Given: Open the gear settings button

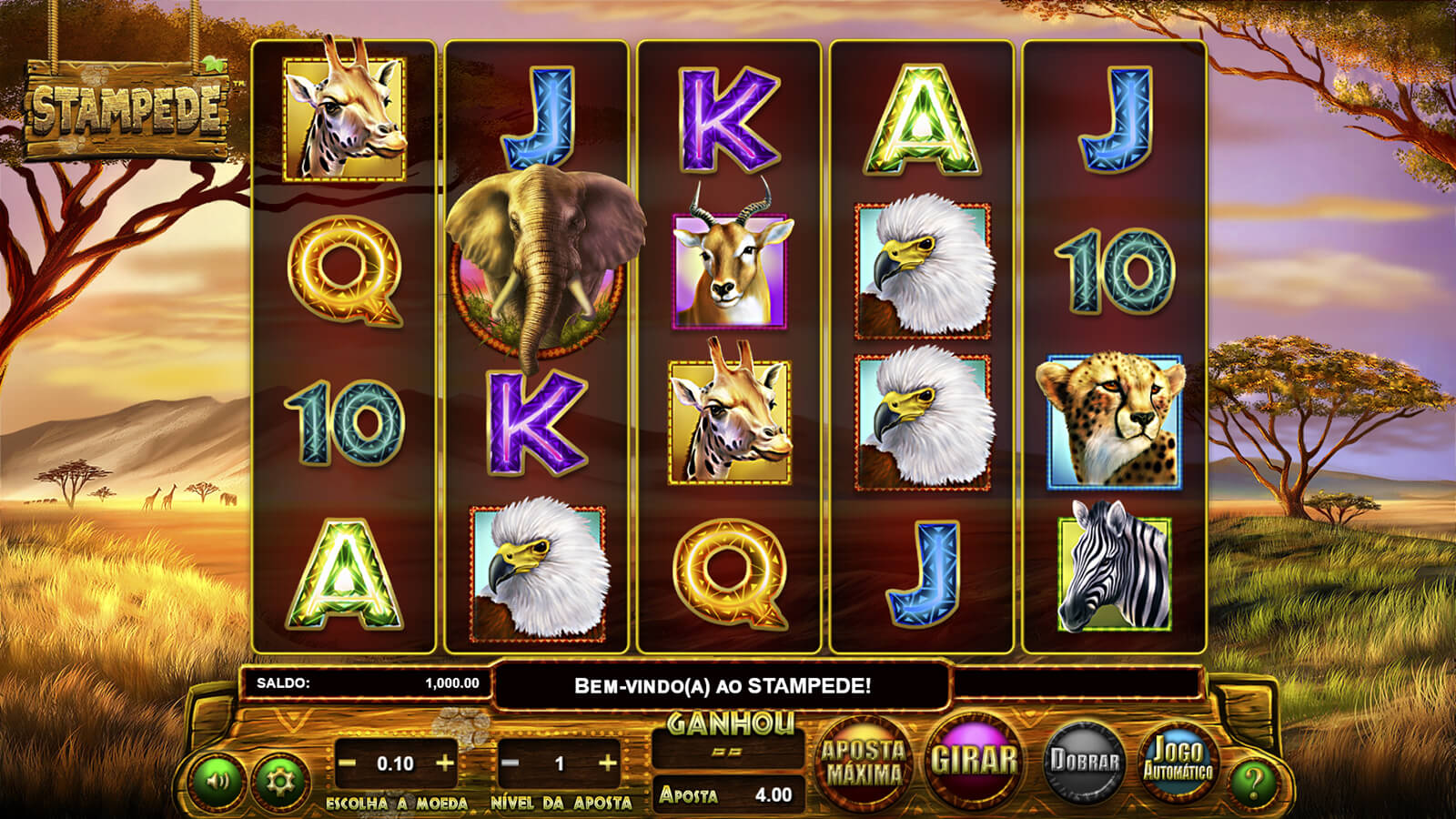Looking at the screenshot, I should point(280,780).
